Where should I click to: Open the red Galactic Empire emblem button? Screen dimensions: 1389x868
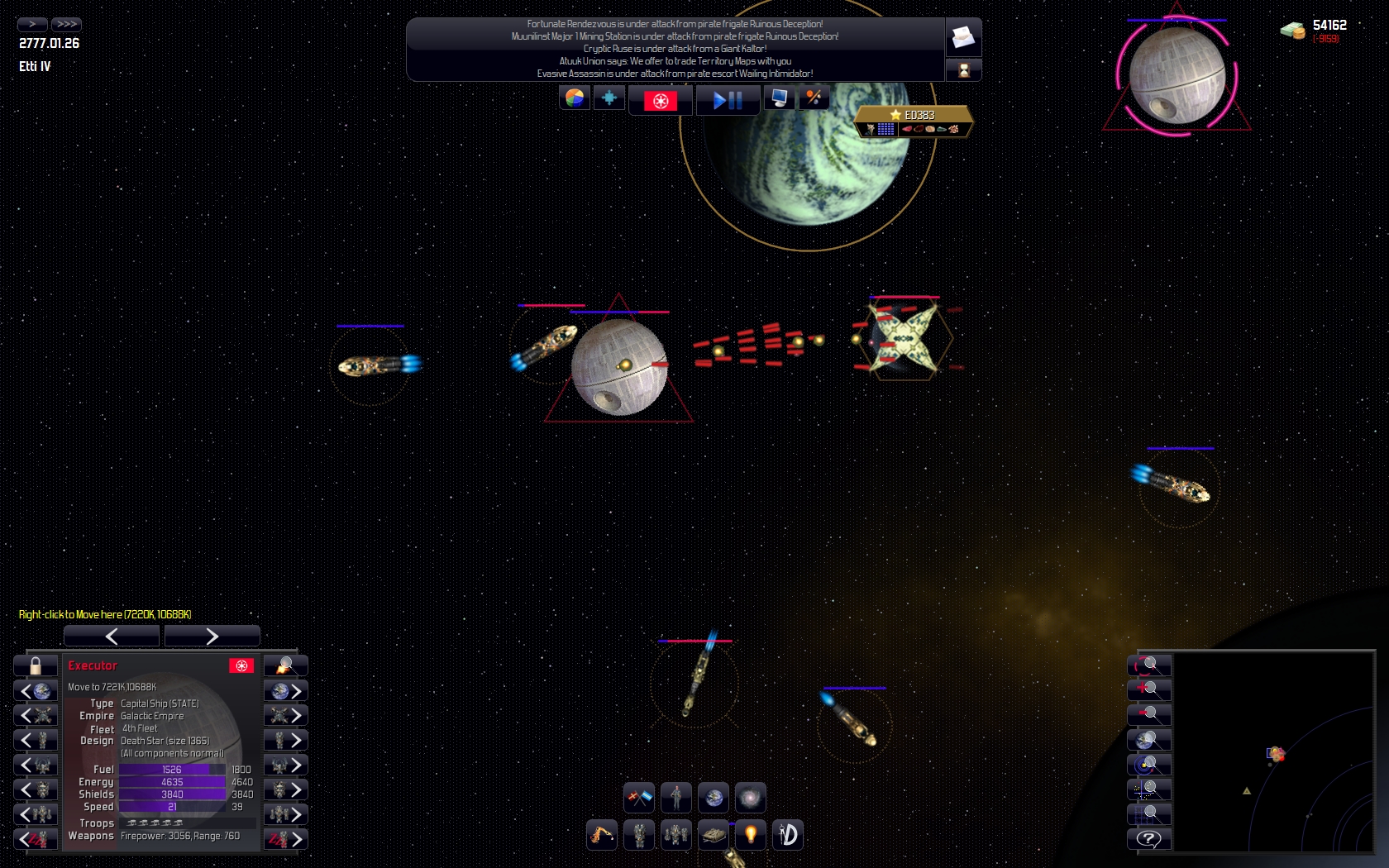[x=660, y=100]
